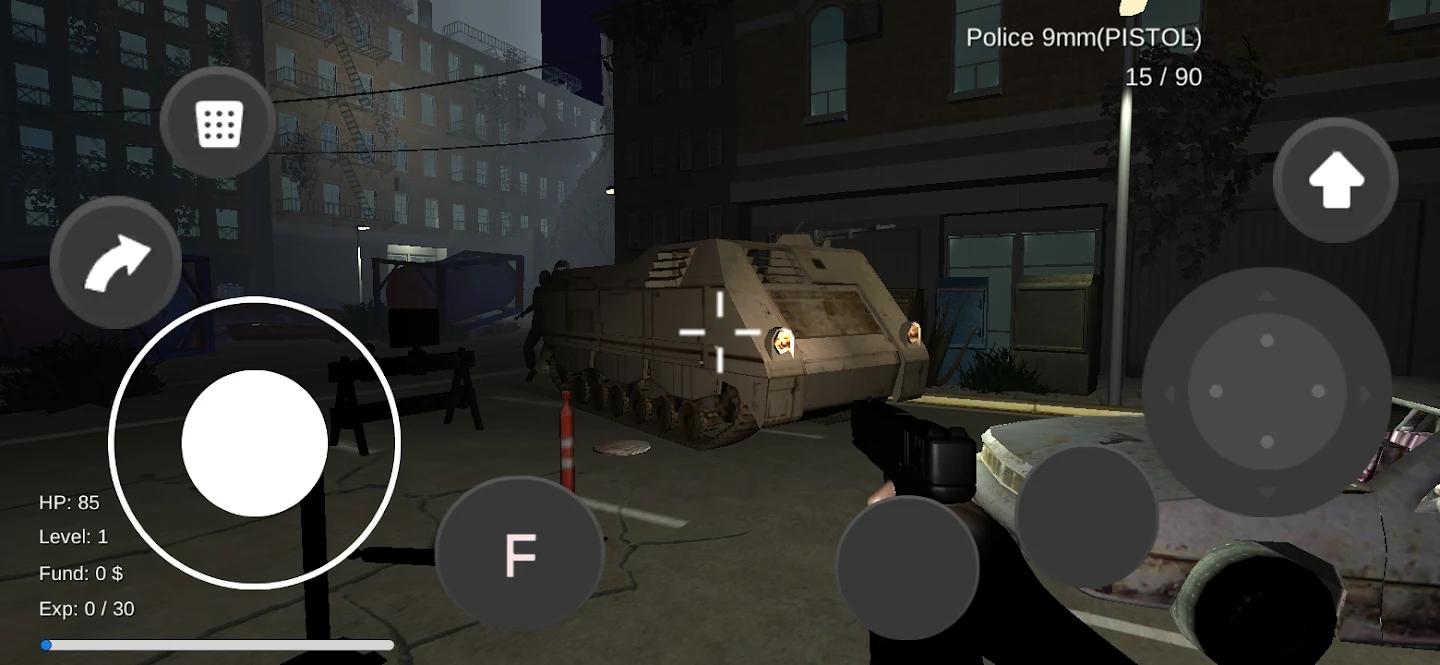The image size is (1440, 665).
Task: Activate the F action button
Action: pyautogui.click(x=520, y=554)
